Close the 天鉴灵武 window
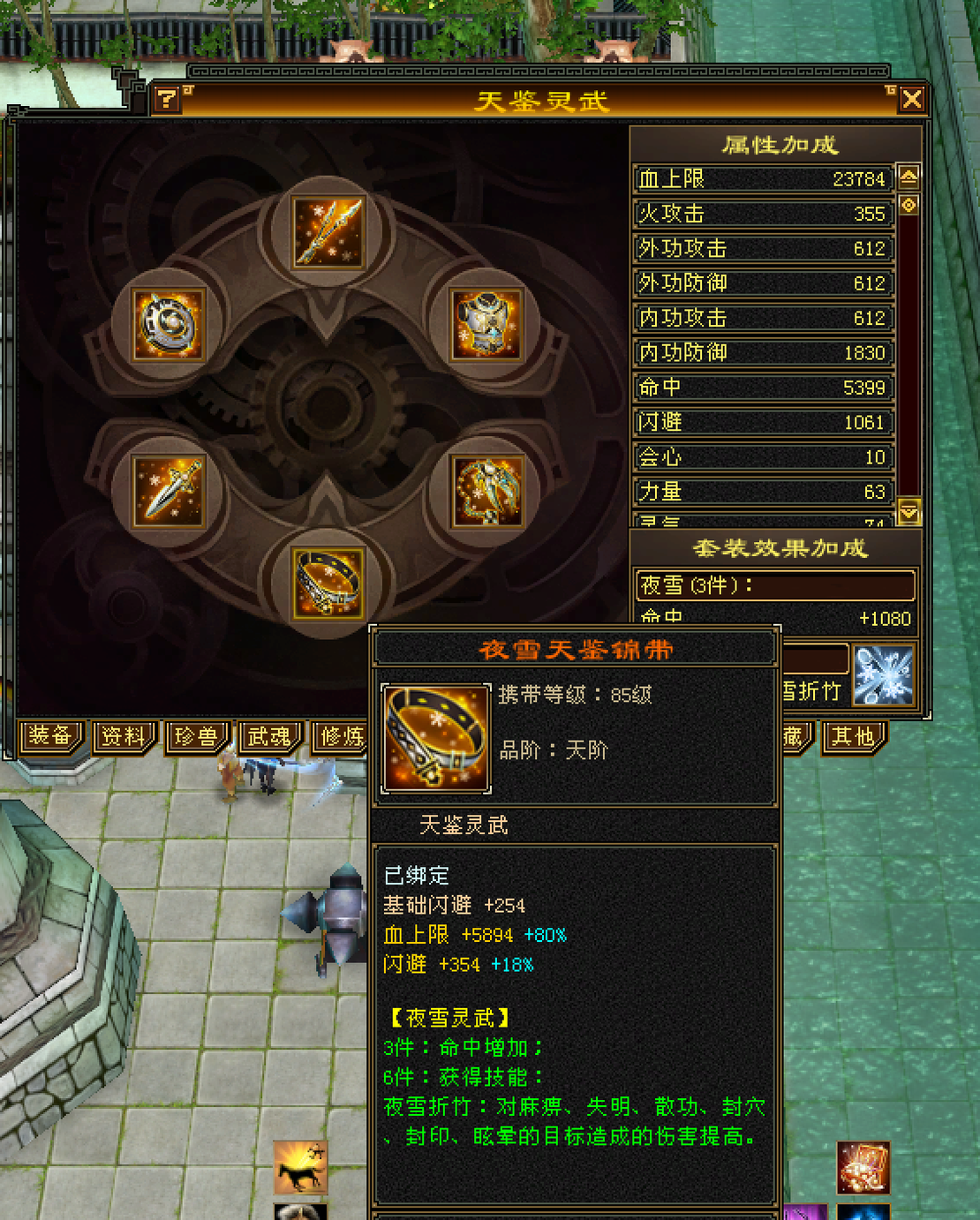980x1220 pixels. tap(911, 99)
